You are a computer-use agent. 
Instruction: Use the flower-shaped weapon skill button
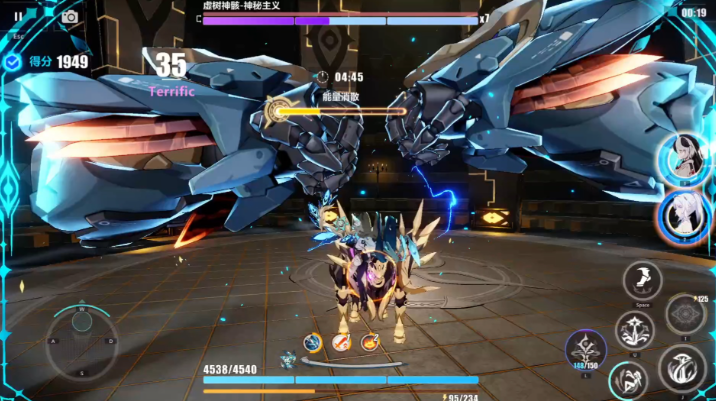pos(635,329)
